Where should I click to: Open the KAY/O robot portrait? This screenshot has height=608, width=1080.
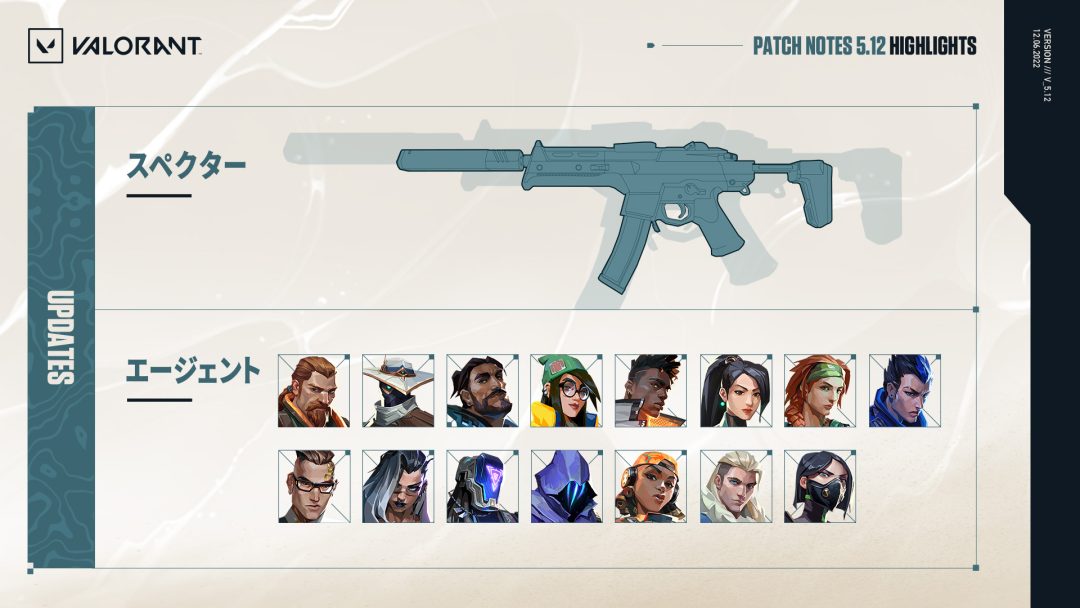tap(482, 486)
